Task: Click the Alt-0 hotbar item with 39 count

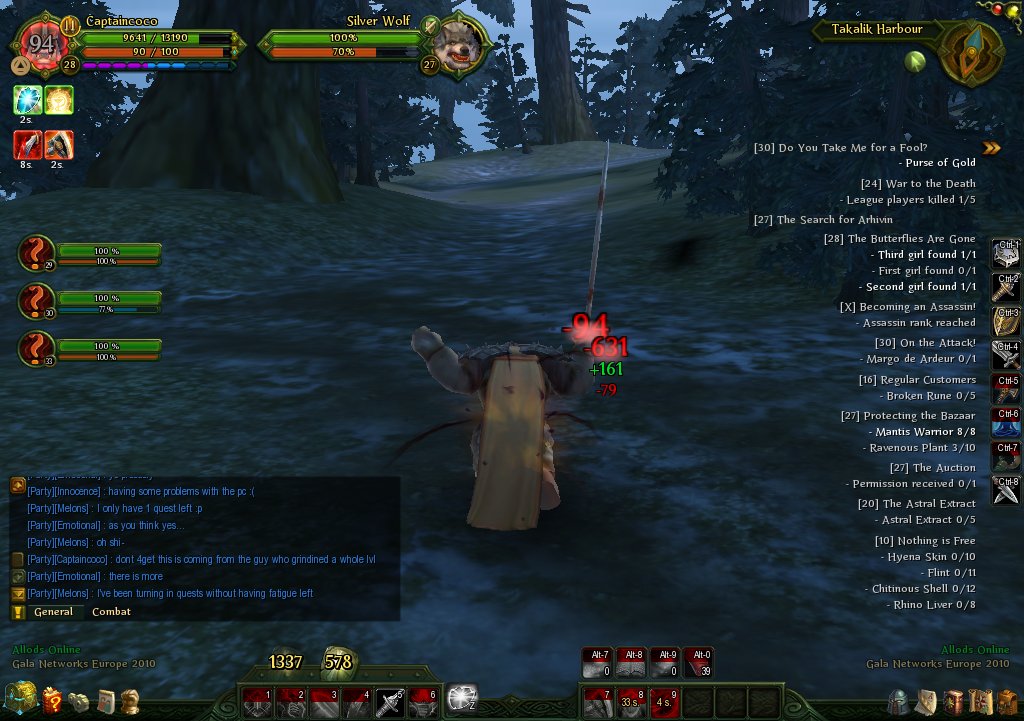Action: (x=699, y=663)
